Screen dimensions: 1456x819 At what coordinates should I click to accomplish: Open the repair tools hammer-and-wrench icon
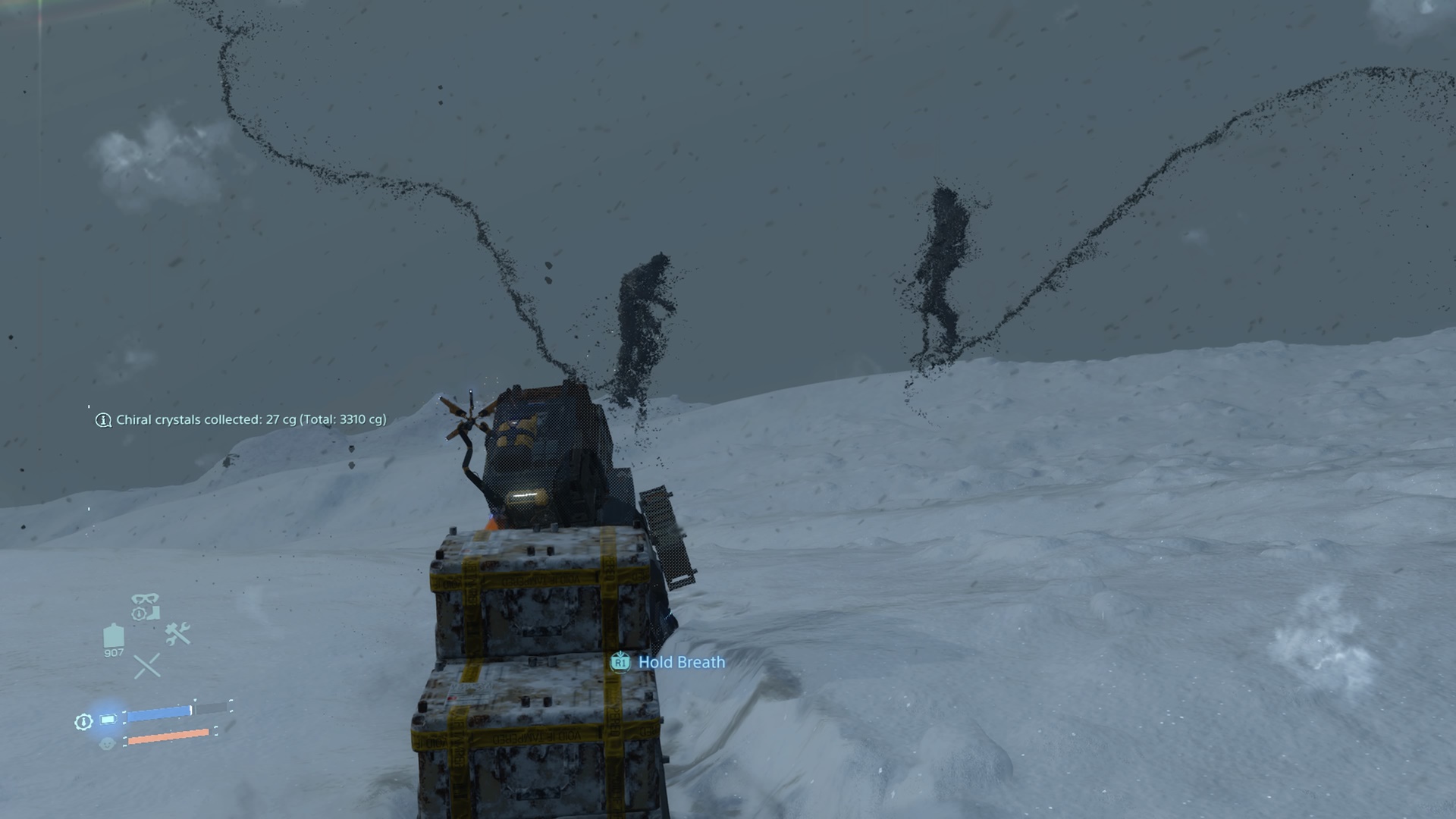[177, 633]
